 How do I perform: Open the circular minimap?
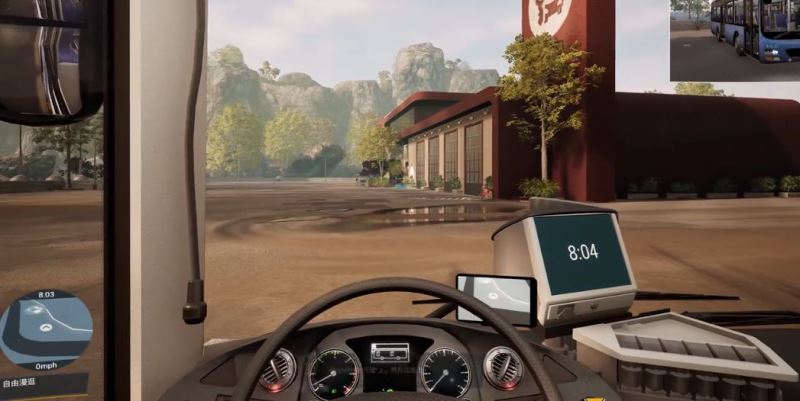(45, 329)
